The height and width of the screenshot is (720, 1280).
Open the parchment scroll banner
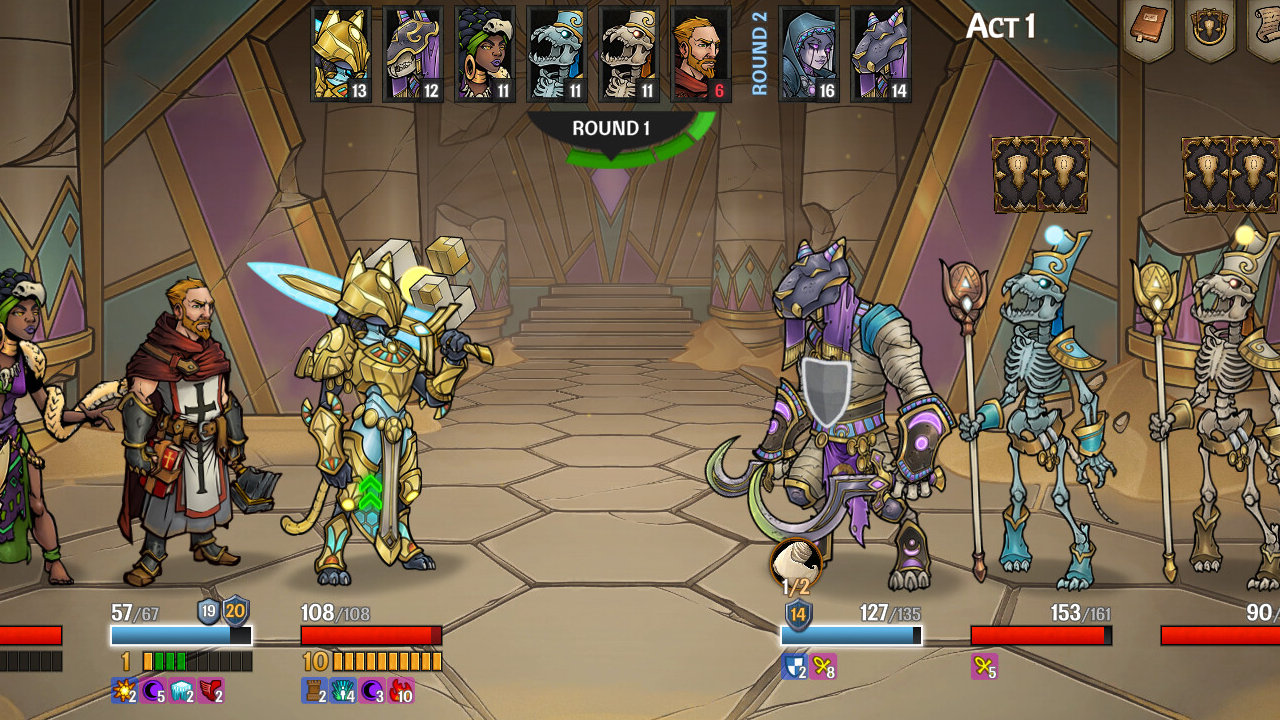pyautogui.click(x=1266, y=27)
